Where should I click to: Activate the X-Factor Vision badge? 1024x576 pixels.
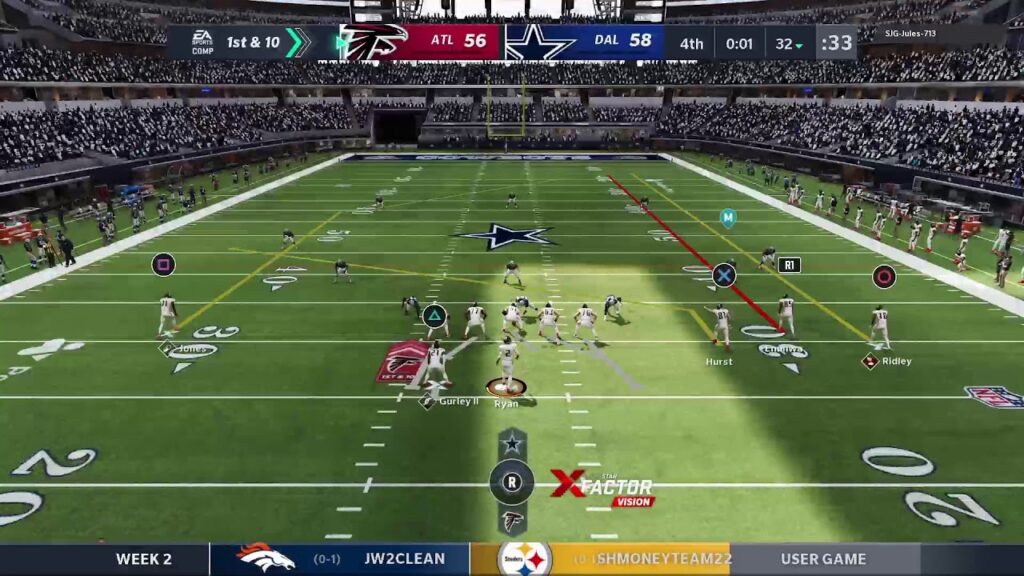pyautogui.click(x=604, y=489)
